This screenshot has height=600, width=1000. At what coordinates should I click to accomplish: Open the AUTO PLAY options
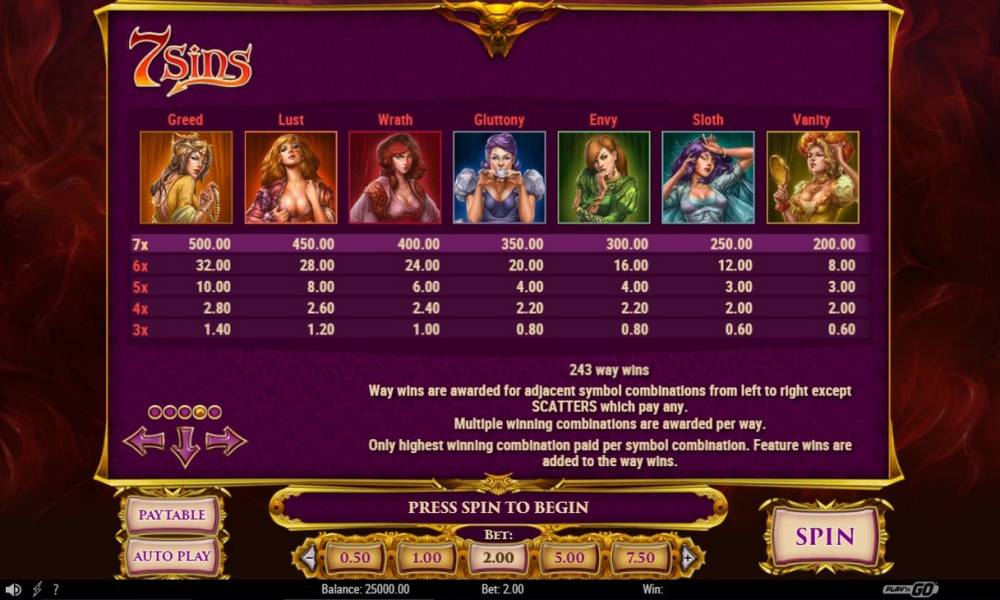point(172,555)
